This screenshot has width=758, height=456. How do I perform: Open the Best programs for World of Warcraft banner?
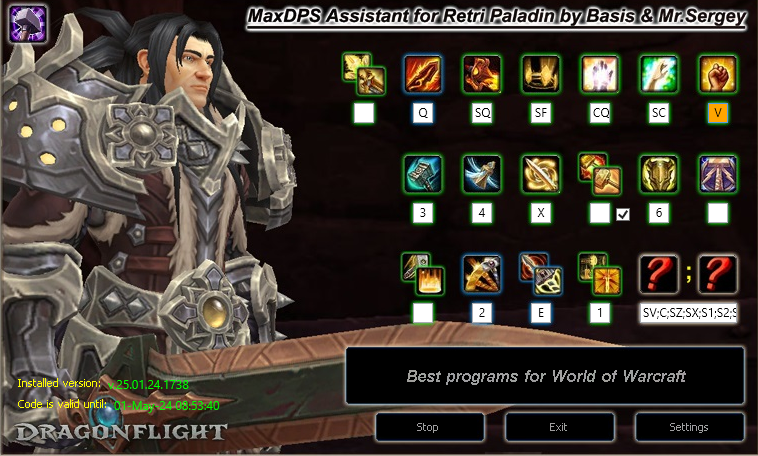545,376
